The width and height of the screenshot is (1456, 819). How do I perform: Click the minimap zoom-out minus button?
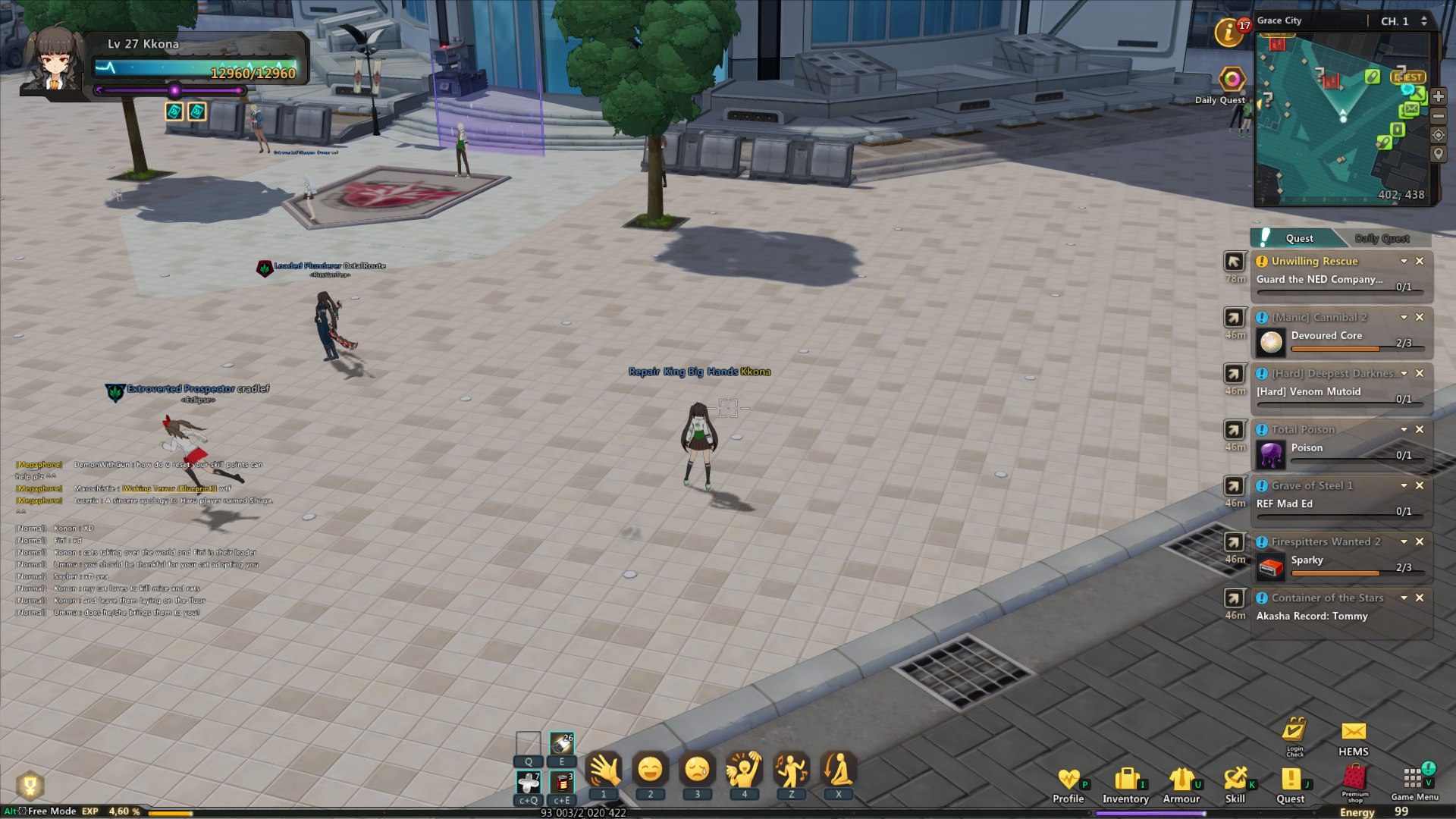(x=1438, y=116)
